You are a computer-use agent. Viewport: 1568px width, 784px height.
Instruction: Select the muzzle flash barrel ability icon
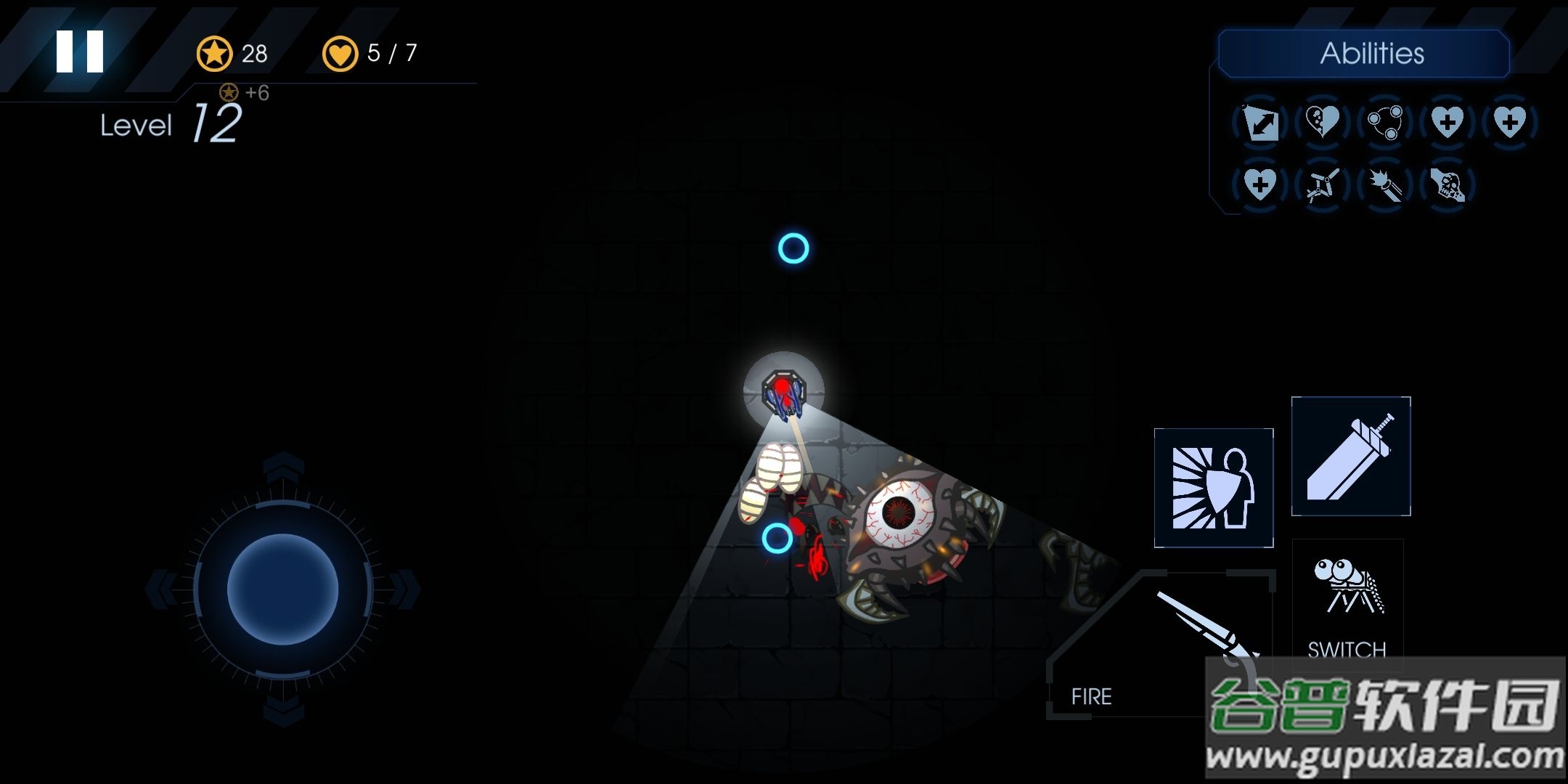tap(1384, 184)
